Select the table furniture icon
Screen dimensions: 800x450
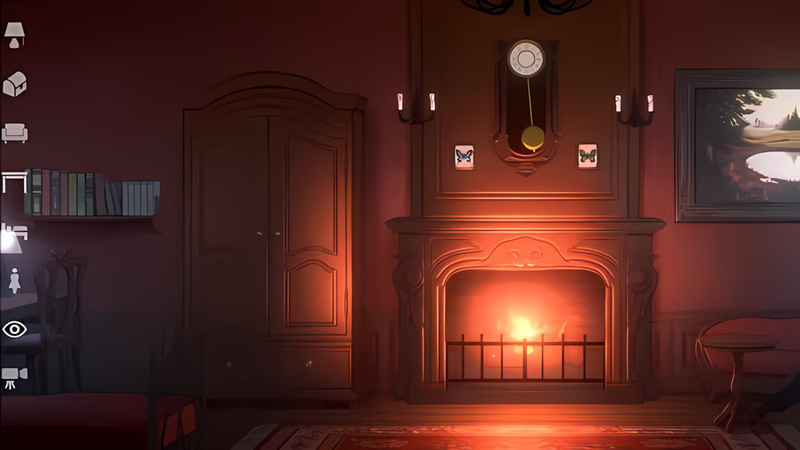click(x=14, y=181)
